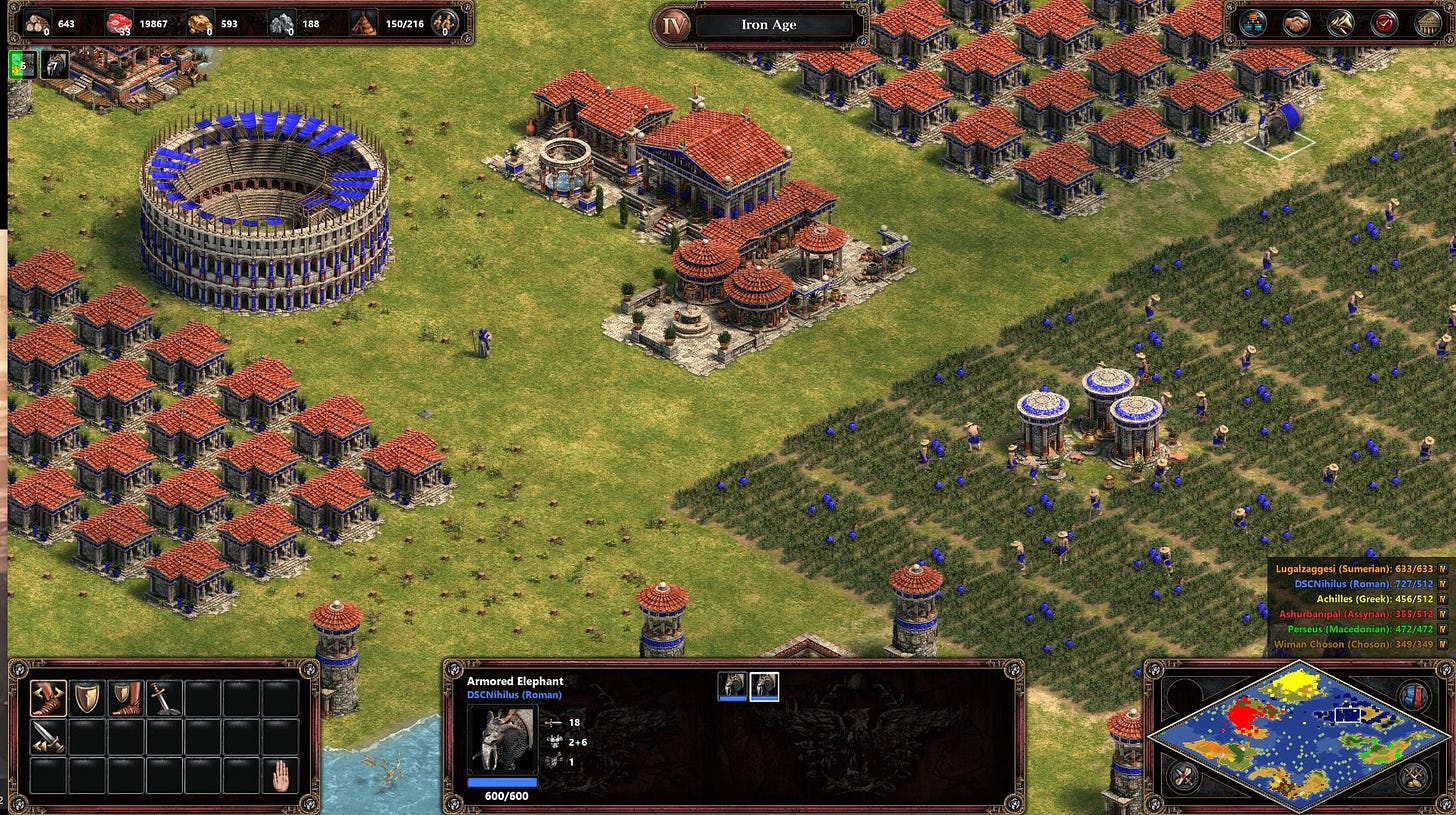This screenshot has height=815, width=1456.
Task: Select the idle villager indicator icon
Action: tap(20, 65)
